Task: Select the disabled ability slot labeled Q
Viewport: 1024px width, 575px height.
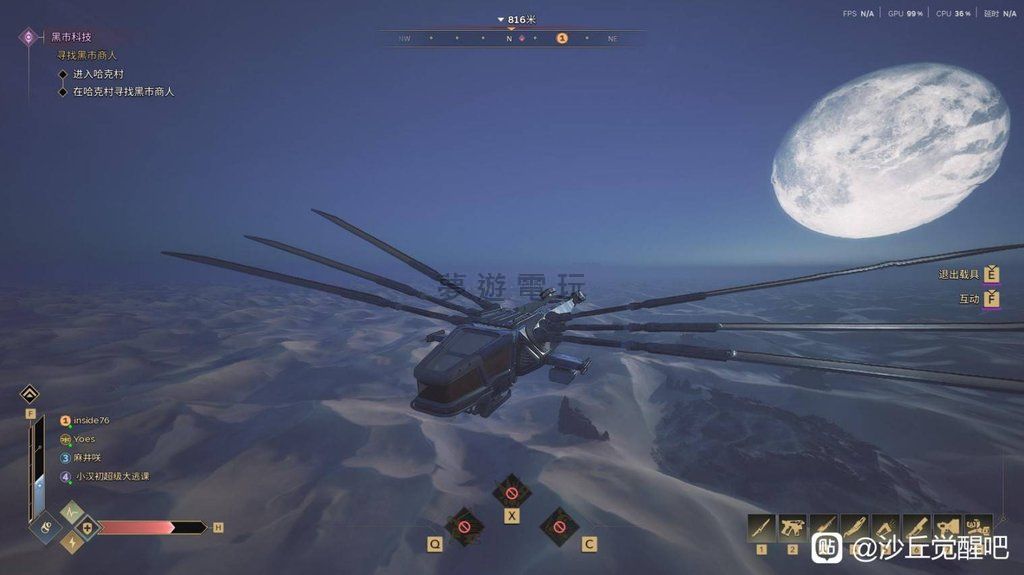Action: [x=464, y=524]
